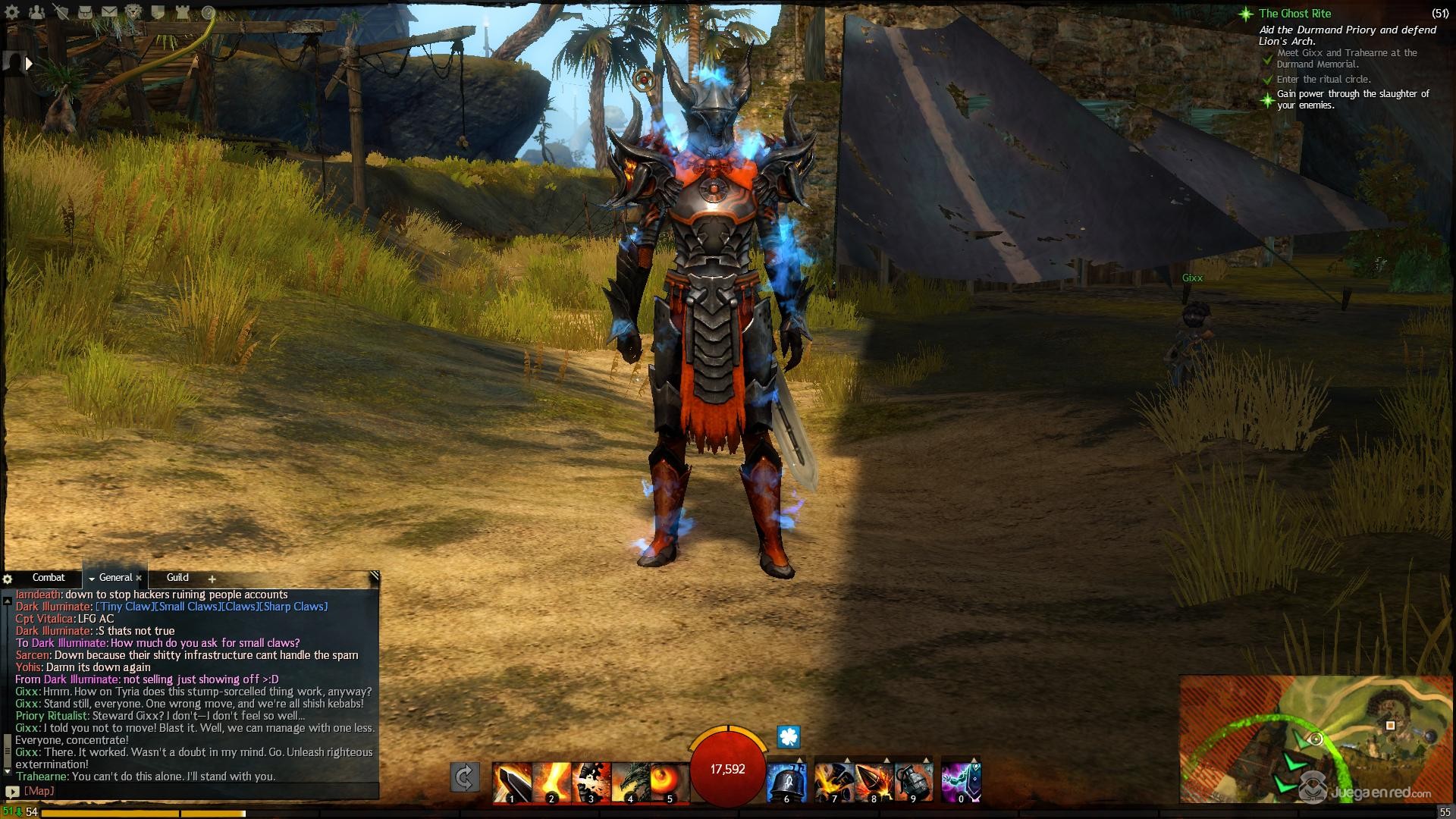This screenshot has height=819, width=1456.
Task: Open the castle tower World vs World icon
Action: pyautogui.click(x=183, y=12)
